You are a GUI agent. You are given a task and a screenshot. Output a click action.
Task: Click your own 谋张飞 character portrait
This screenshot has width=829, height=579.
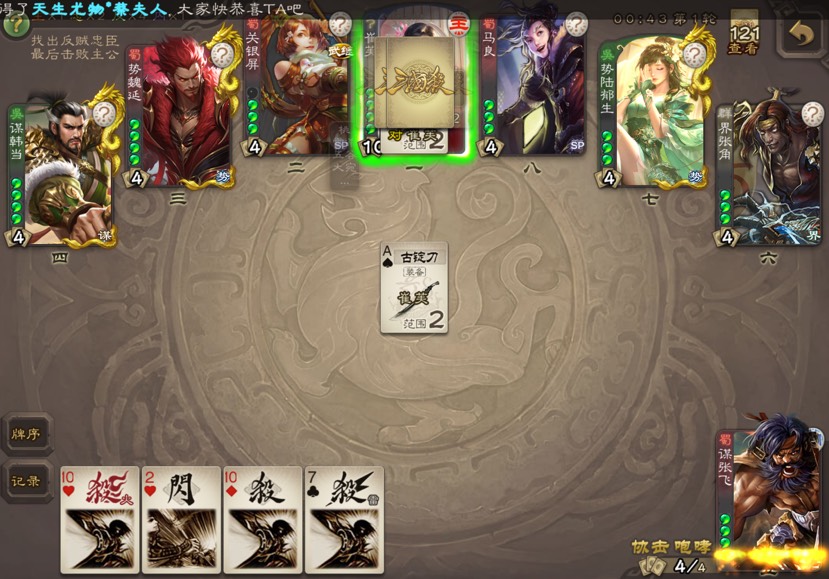(x=775, y=480)
